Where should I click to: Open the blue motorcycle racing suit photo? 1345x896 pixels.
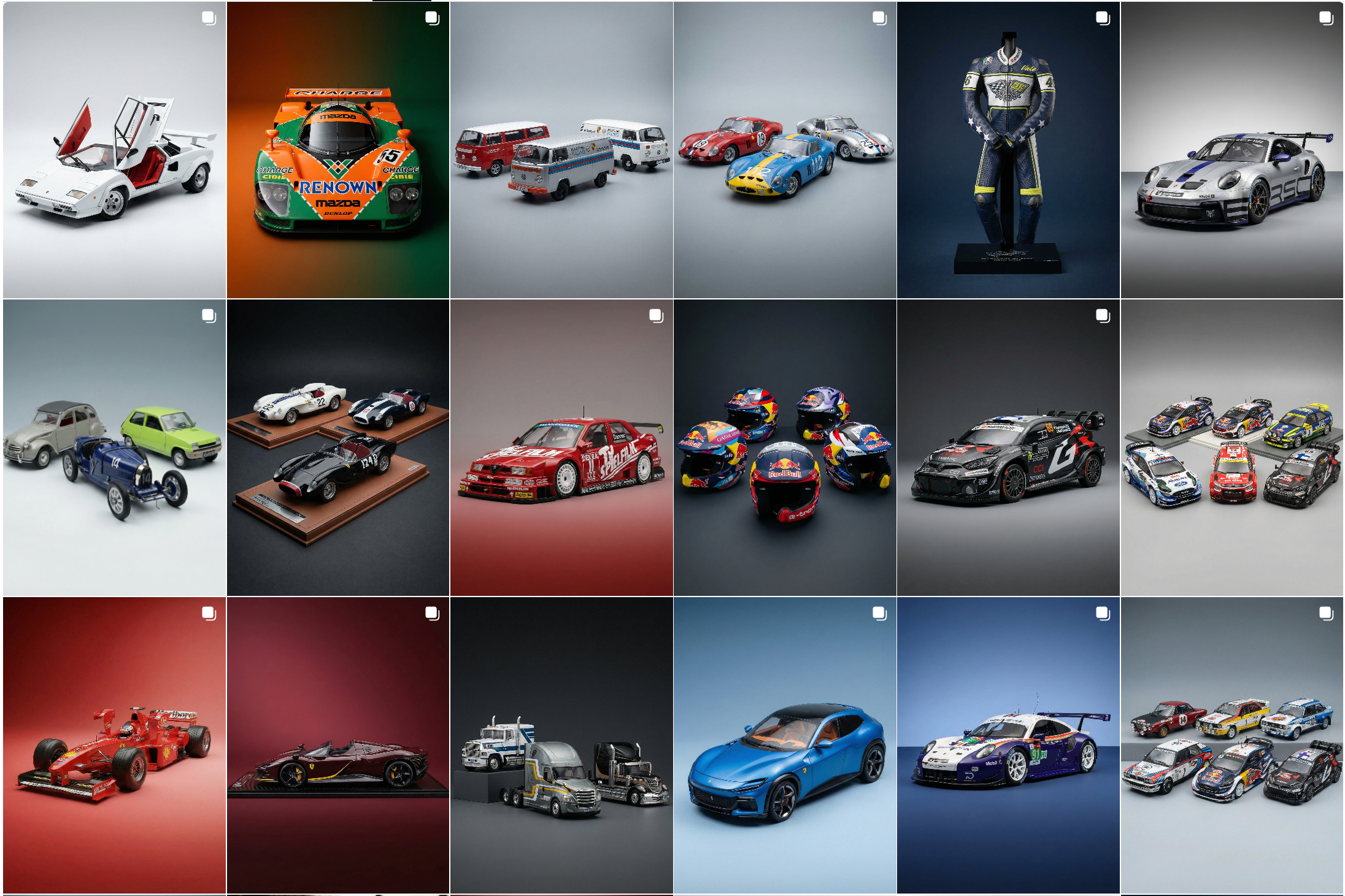pyautogui.click(x=1008, y=150)
